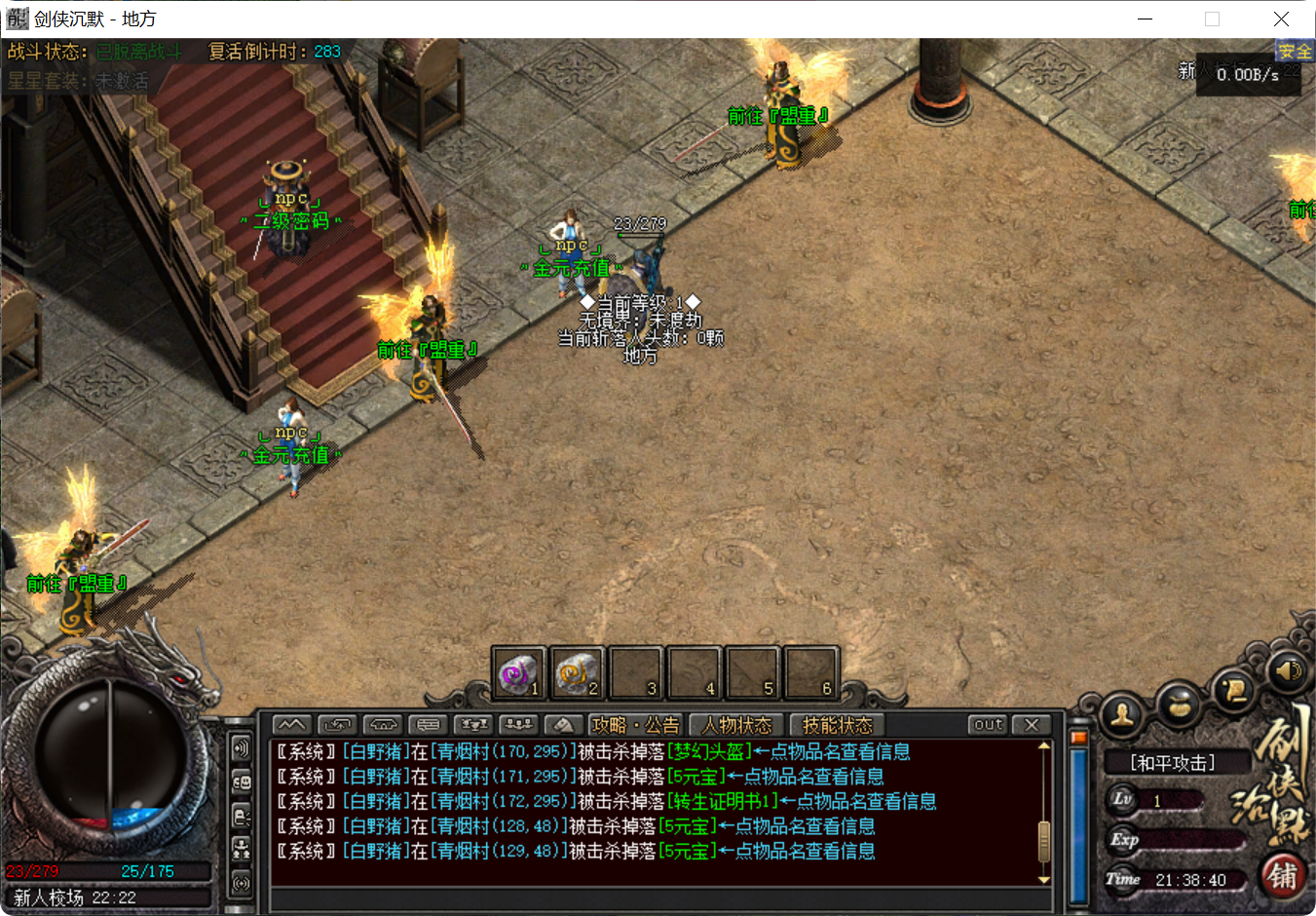Click the signal icon at chat sidebar bottom
The width and height of the screenshot is (1316, 916).
241,881
